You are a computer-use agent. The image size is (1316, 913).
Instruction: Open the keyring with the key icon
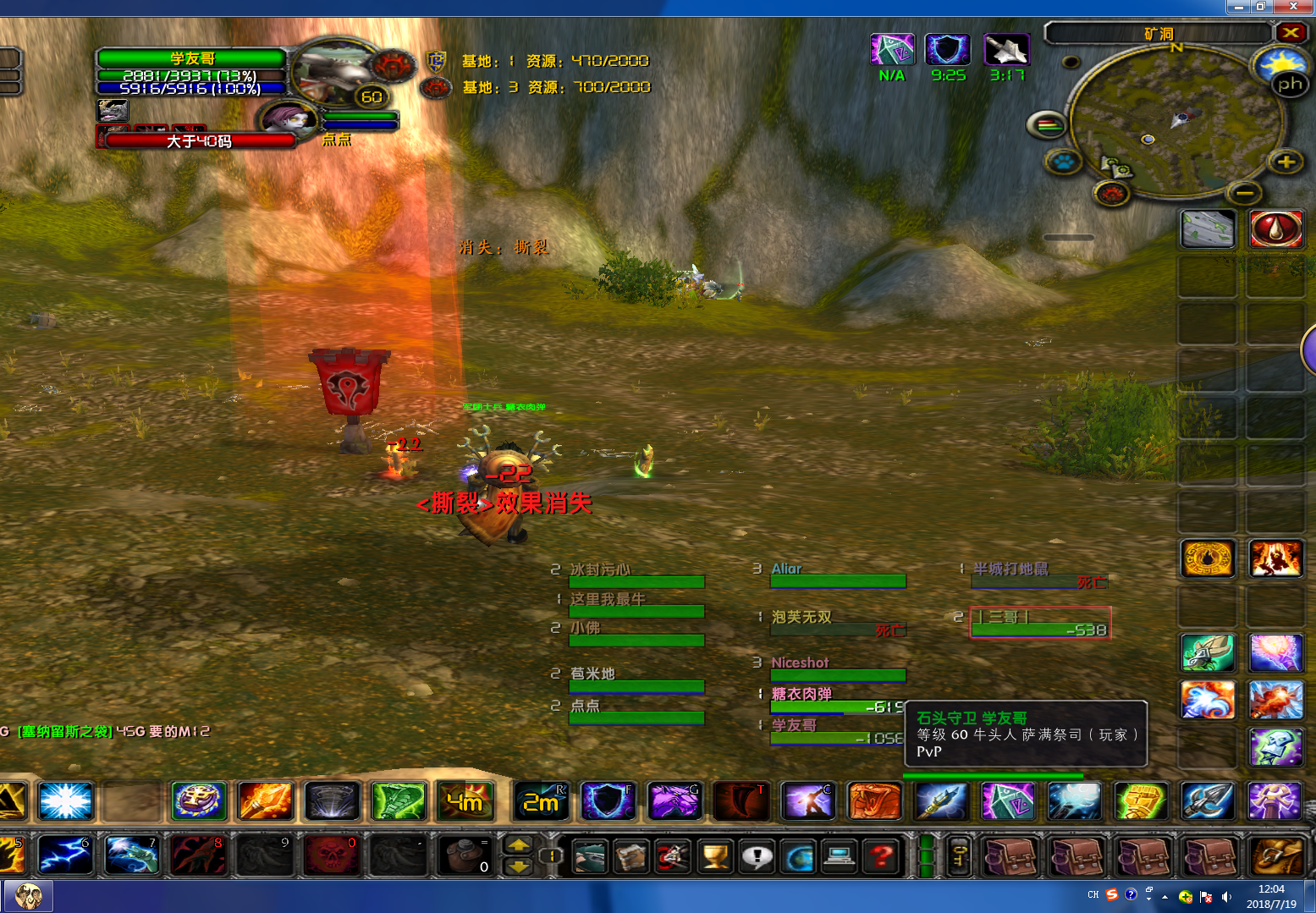(x=959, y=856)
